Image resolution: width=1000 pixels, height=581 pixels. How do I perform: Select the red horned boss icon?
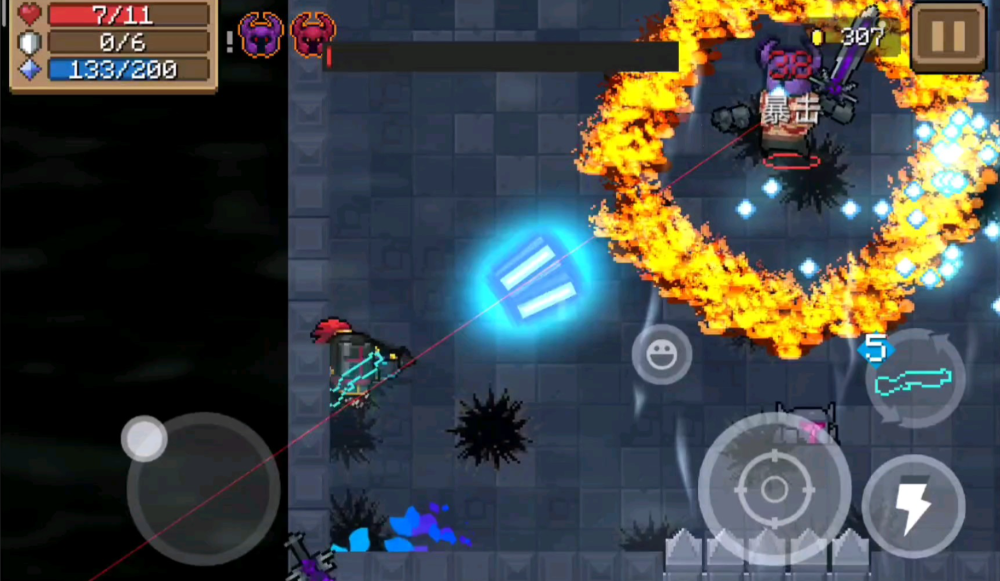(312, 35)
